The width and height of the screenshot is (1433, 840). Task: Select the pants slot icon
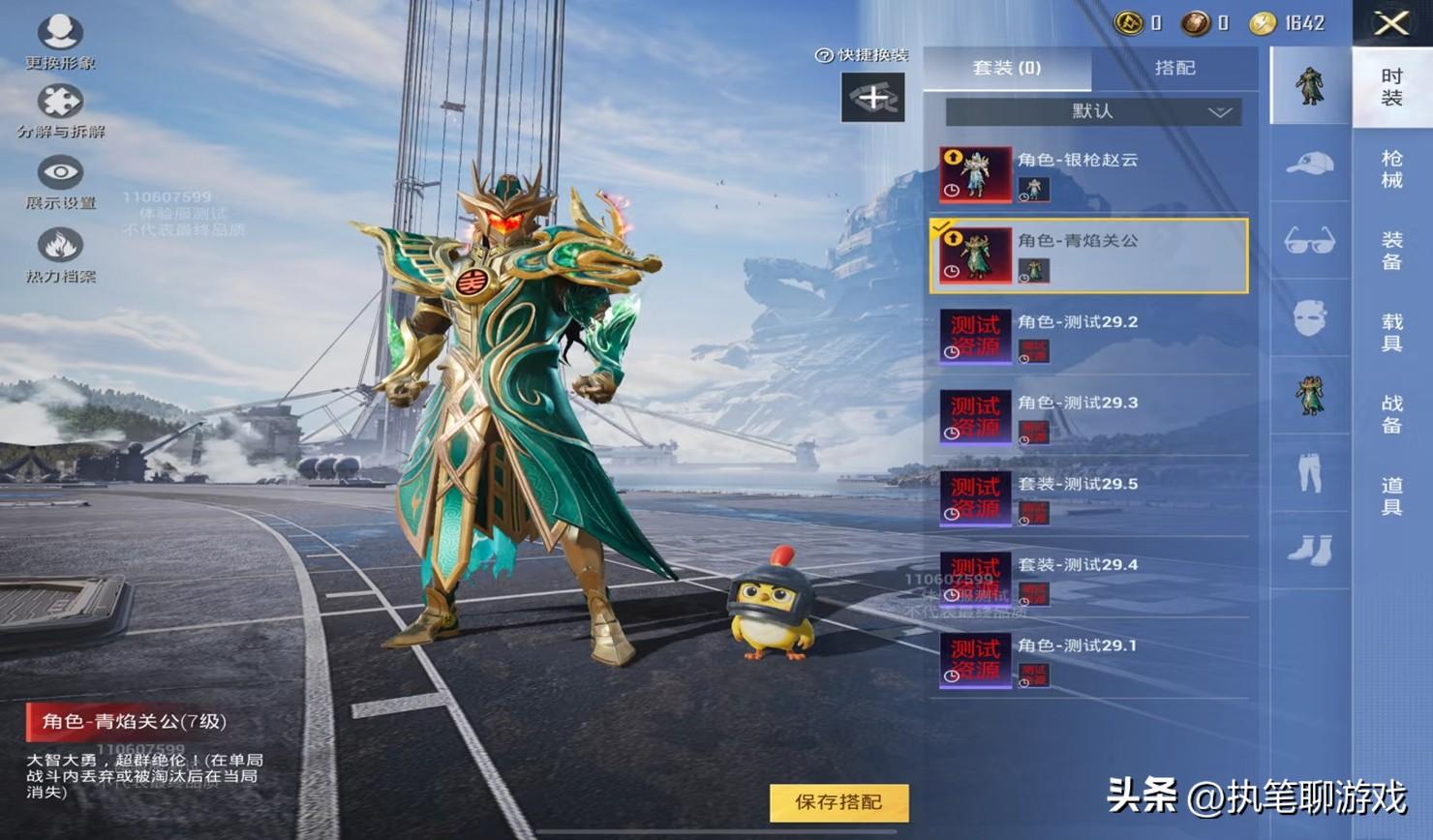[1309, 473]
